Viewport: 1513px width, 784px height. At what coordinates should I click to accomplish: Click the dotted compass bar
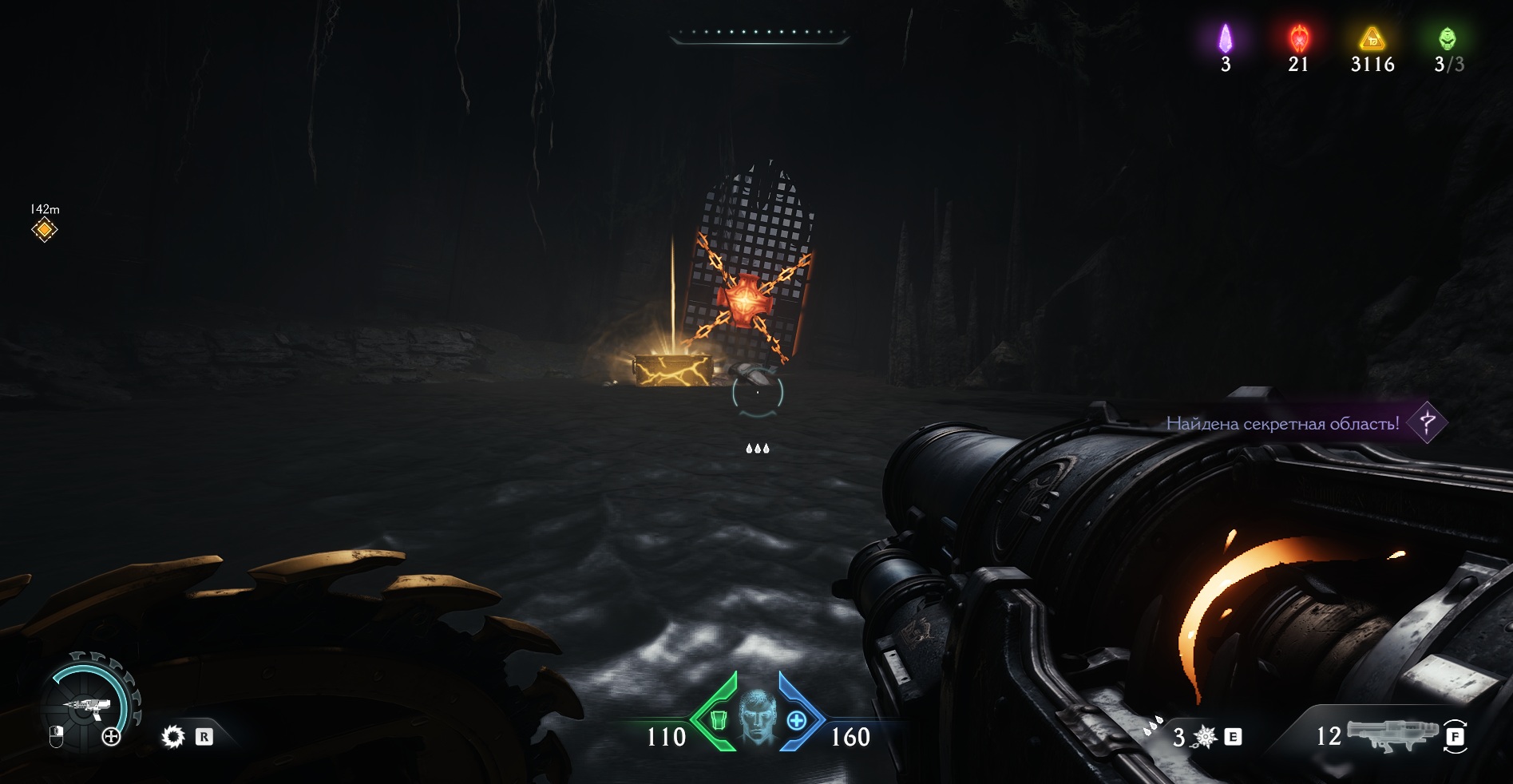(758, 34)
